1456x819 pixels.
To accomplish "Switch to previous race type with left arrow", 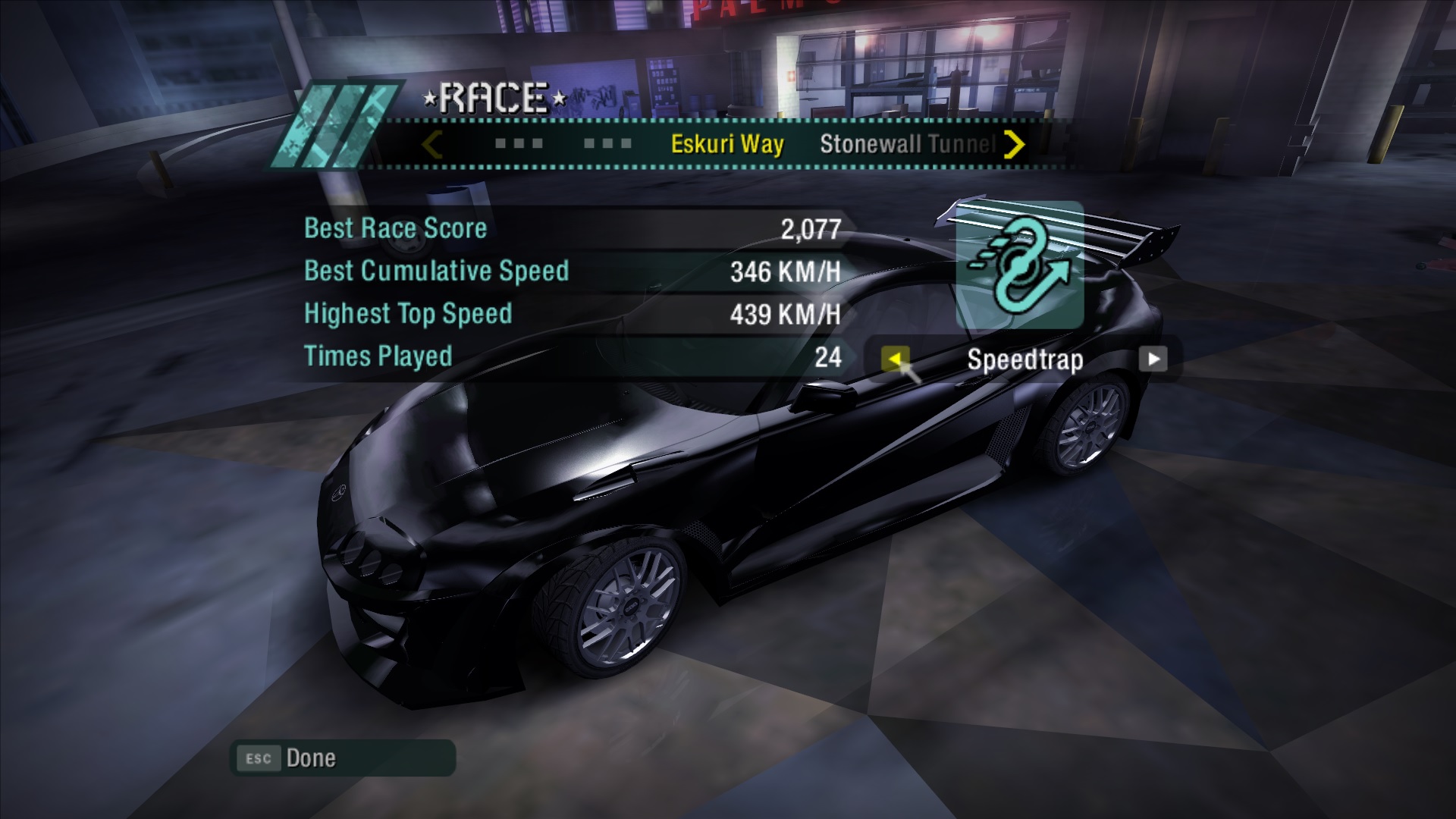I will coord(895,359).
